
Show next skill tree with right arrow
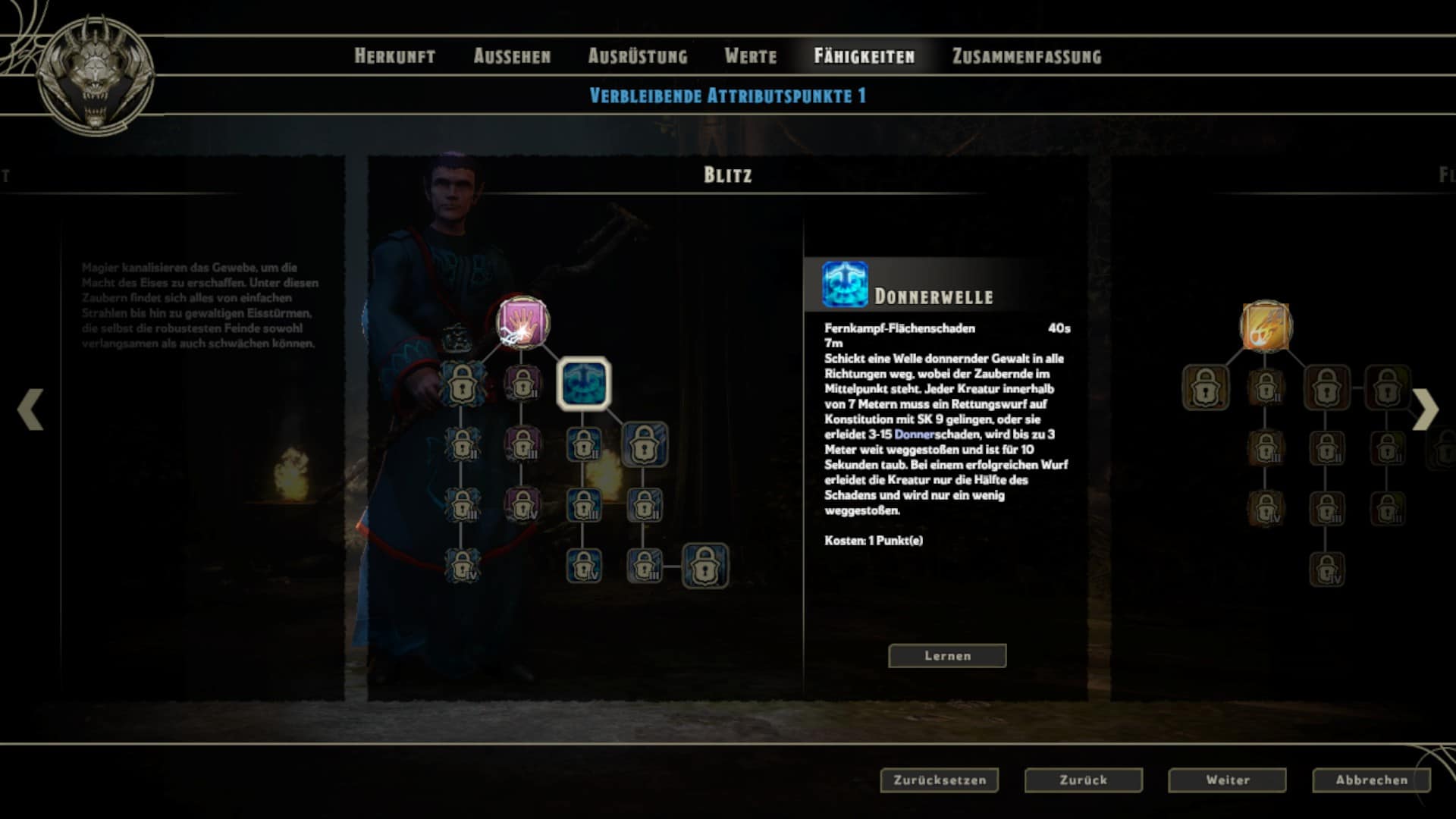pos(1425,409)
